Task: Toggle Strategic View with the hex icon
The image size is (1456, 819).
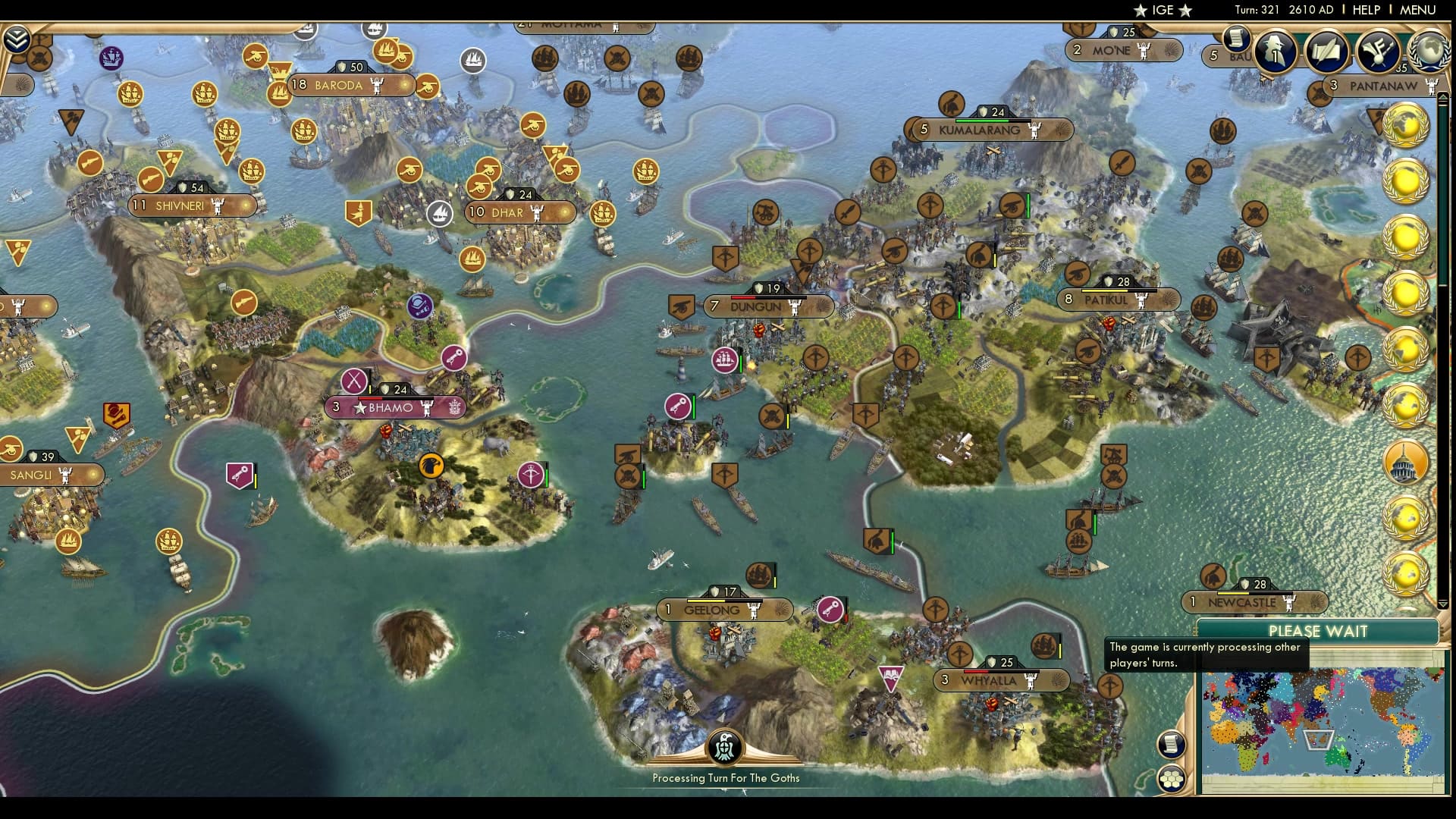Action: pos(1172,778)
